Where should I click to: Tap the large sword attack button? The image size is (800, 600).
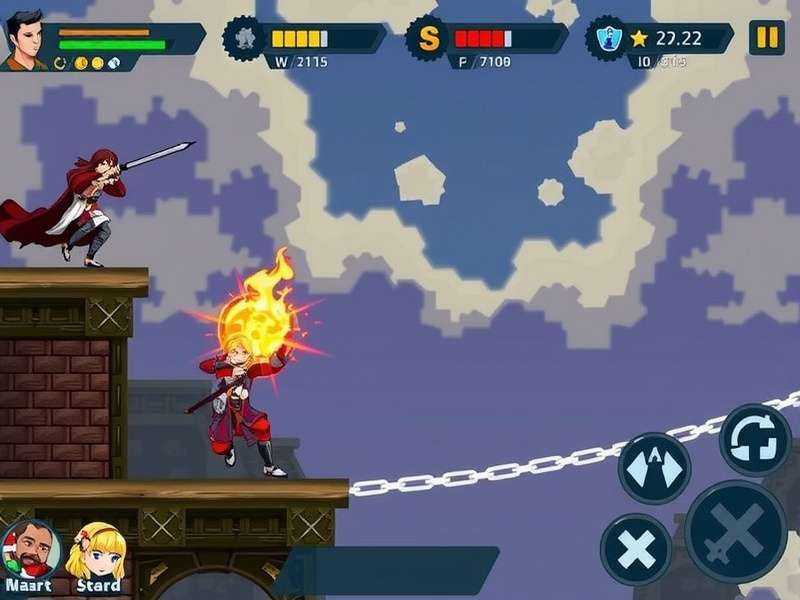click(x=735, y=532)
